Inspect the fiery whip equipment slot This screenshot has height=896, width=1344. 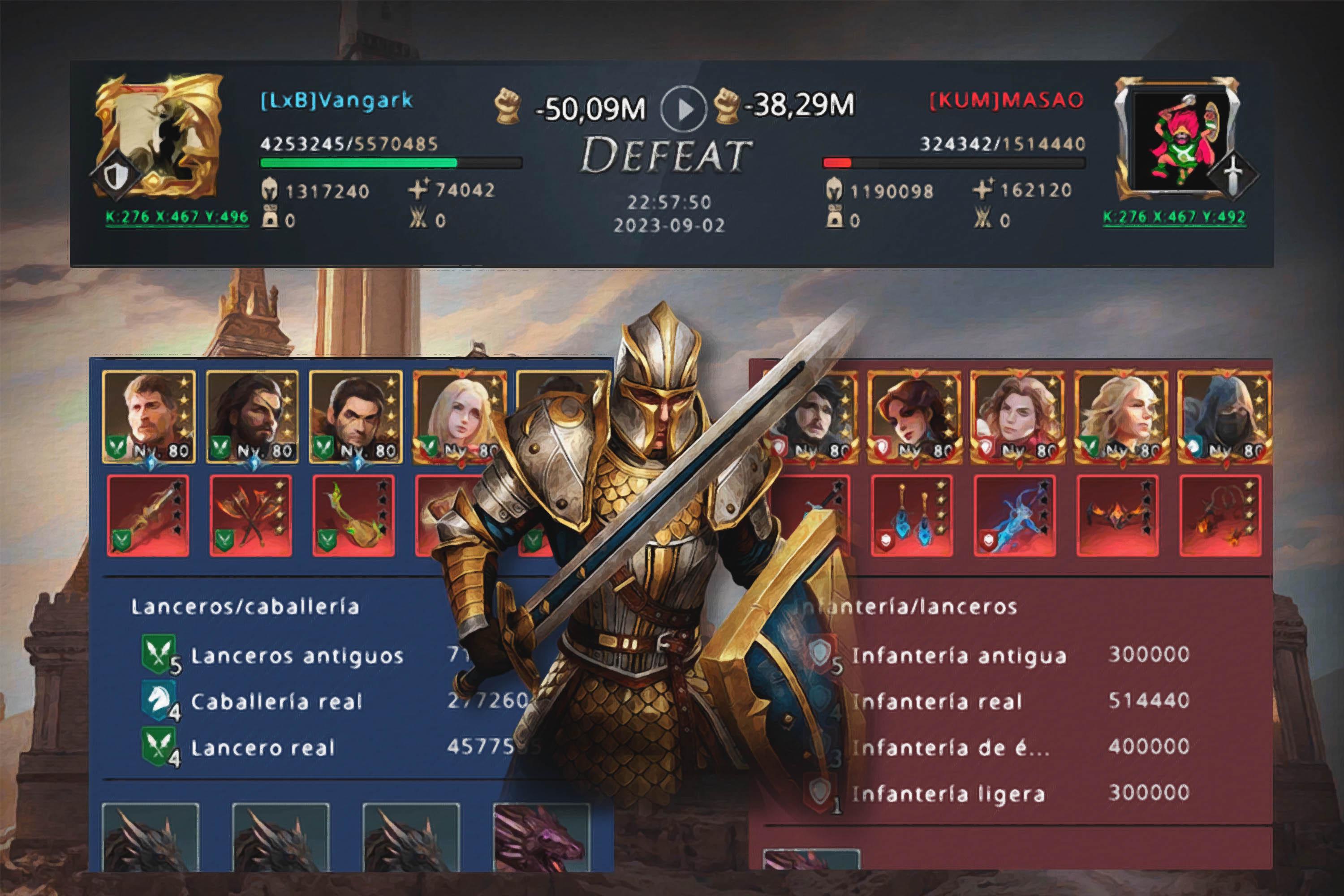click(1220, 516)
